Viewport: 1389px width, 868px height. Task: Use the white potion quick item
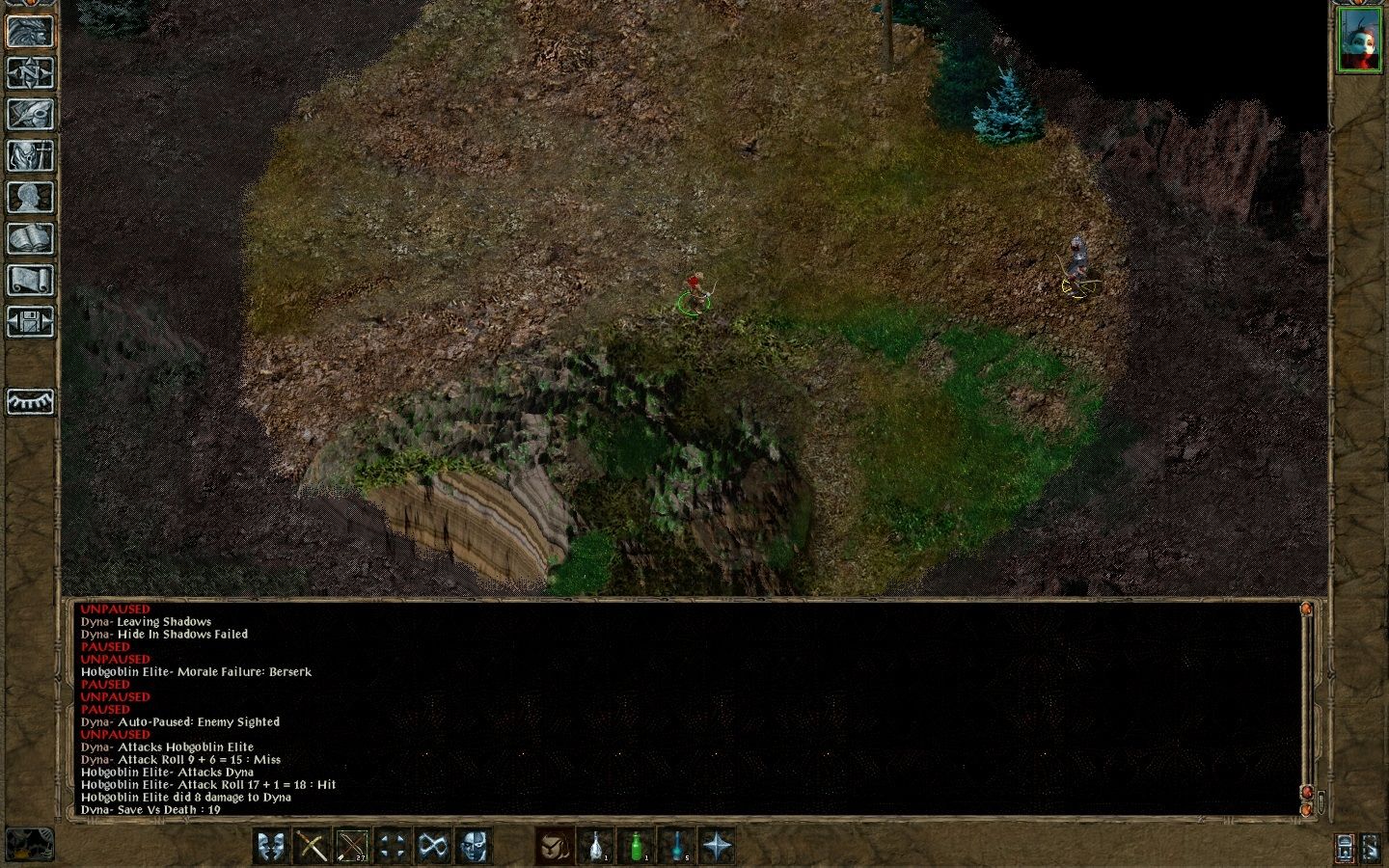coord(595,847)
